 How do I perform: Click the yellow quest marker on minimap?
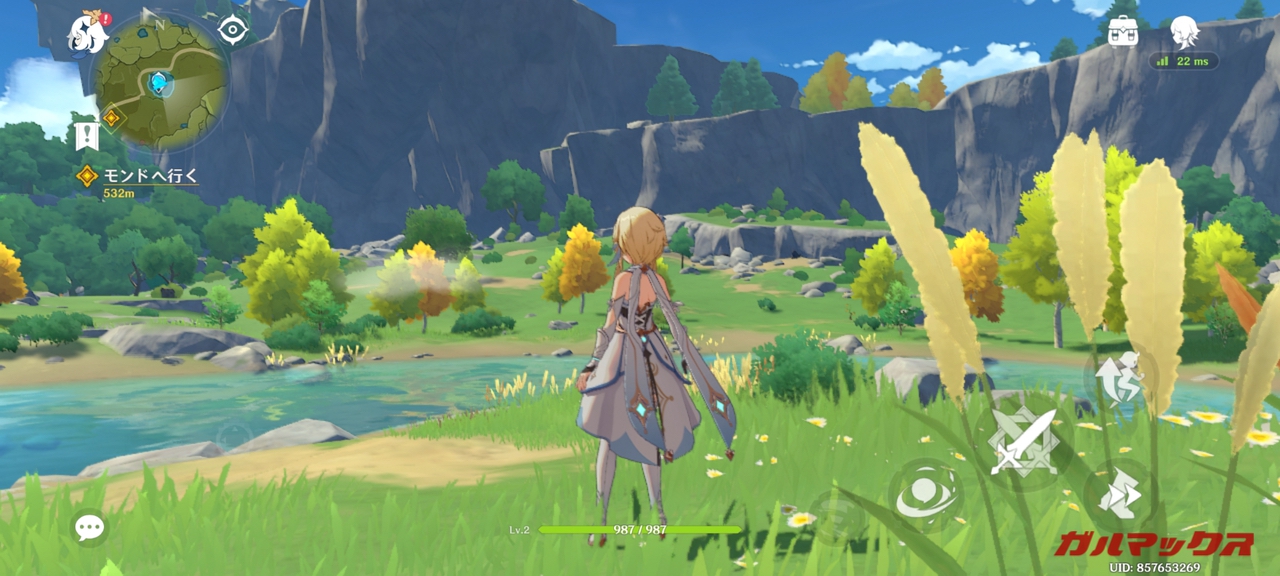coord(112,118)
